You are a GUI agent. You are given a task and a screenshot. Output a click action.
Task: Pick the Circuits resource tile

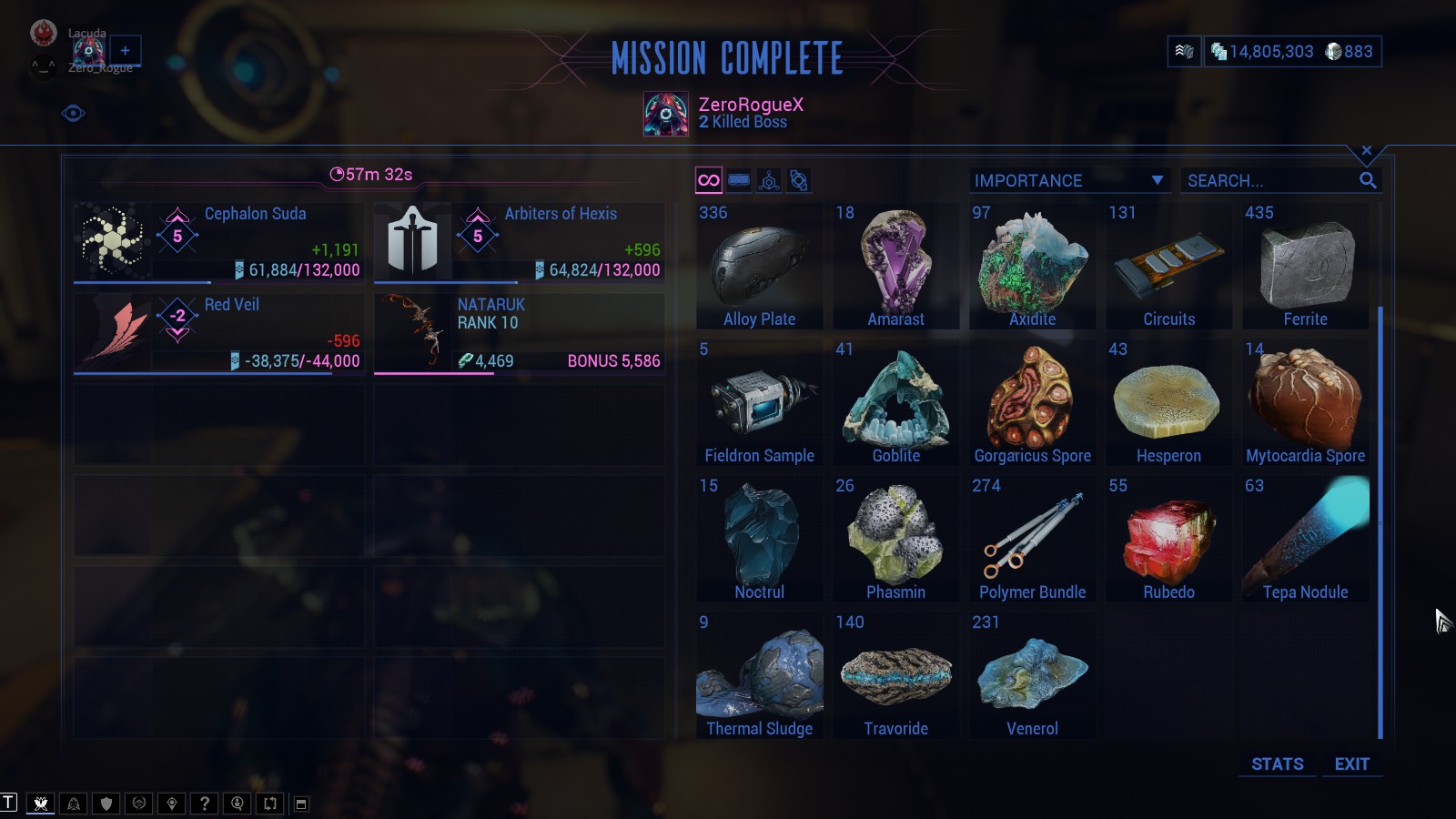click(1169, 266)
